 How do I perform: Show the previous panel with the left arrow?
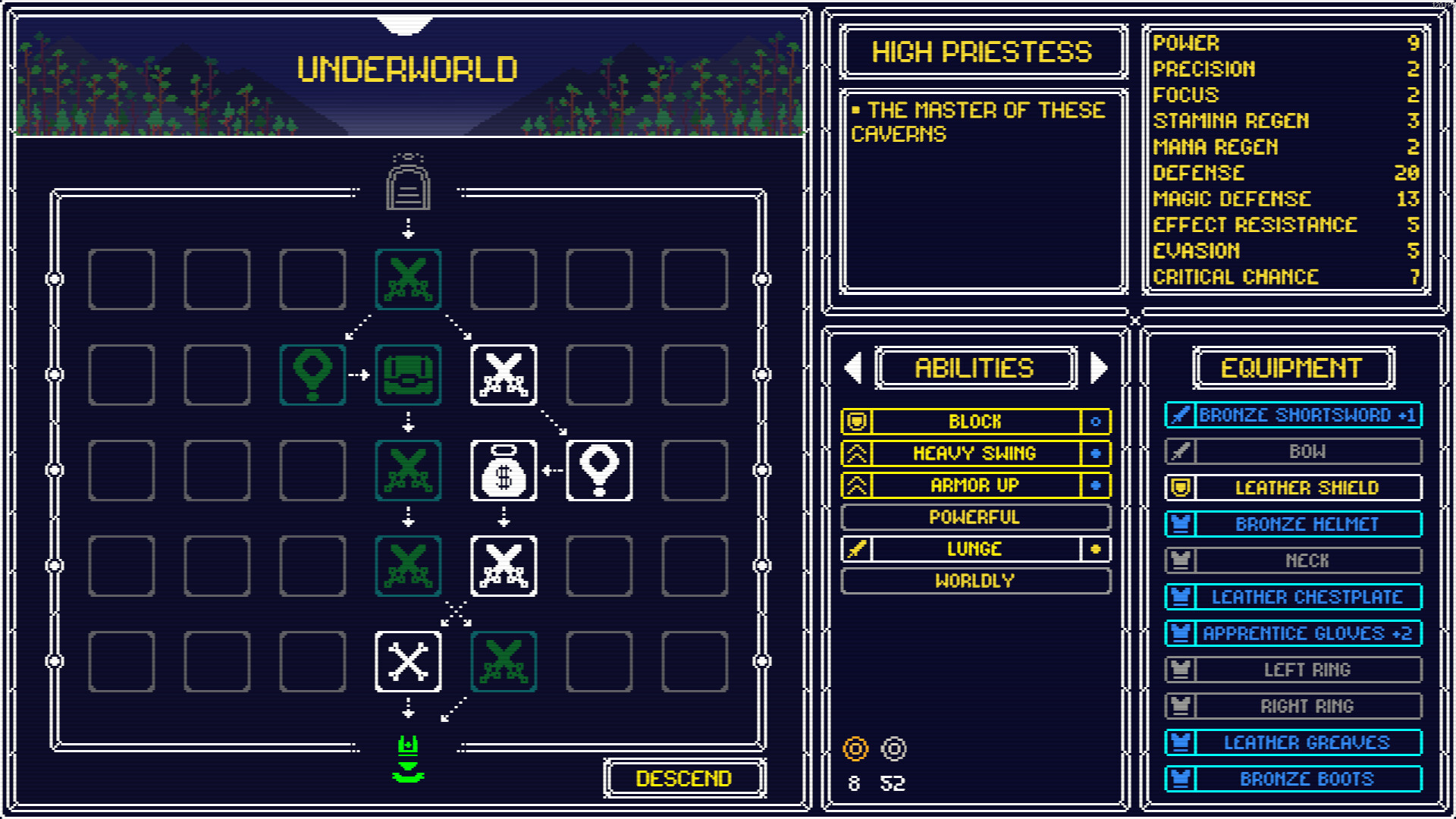pyautogui.click(x=854, y=368)
